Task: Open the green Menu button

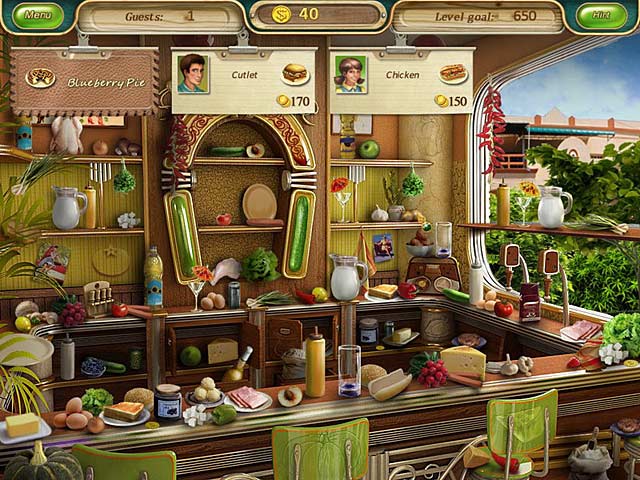Action: [x=37, y=16]
